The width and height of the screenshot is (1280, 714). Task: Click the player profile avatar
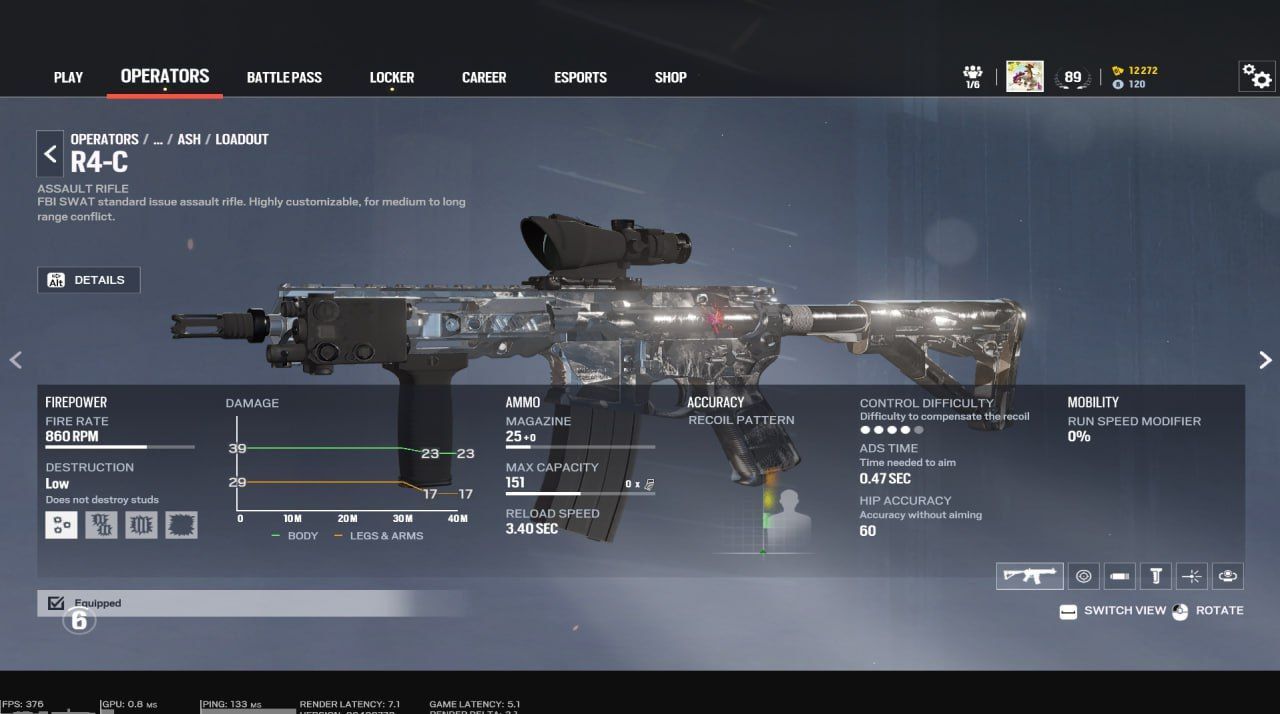pyautogui.click(x=1024, y=76)
